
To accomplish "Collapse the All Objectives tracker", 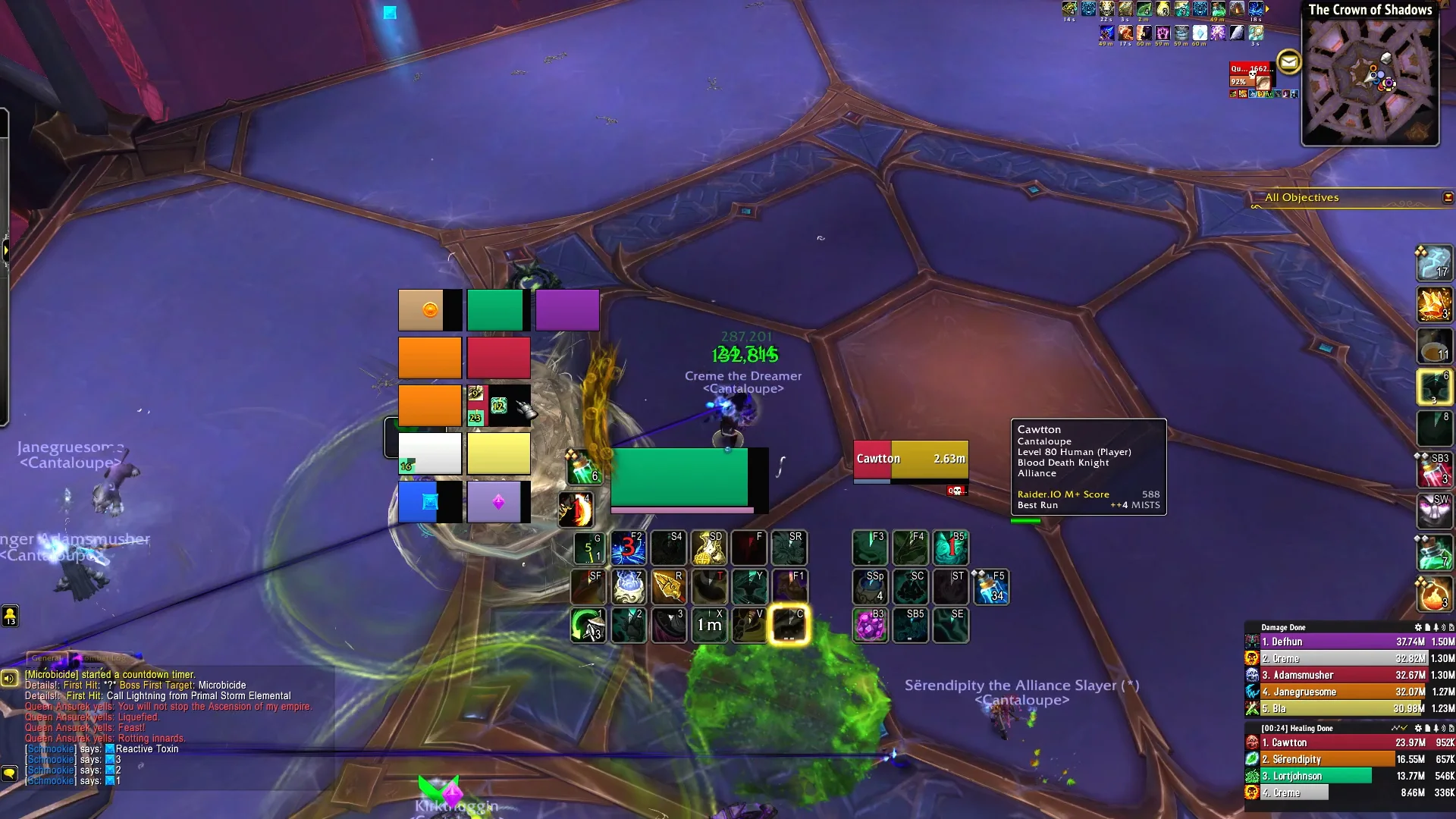I will click(1448, 198).
